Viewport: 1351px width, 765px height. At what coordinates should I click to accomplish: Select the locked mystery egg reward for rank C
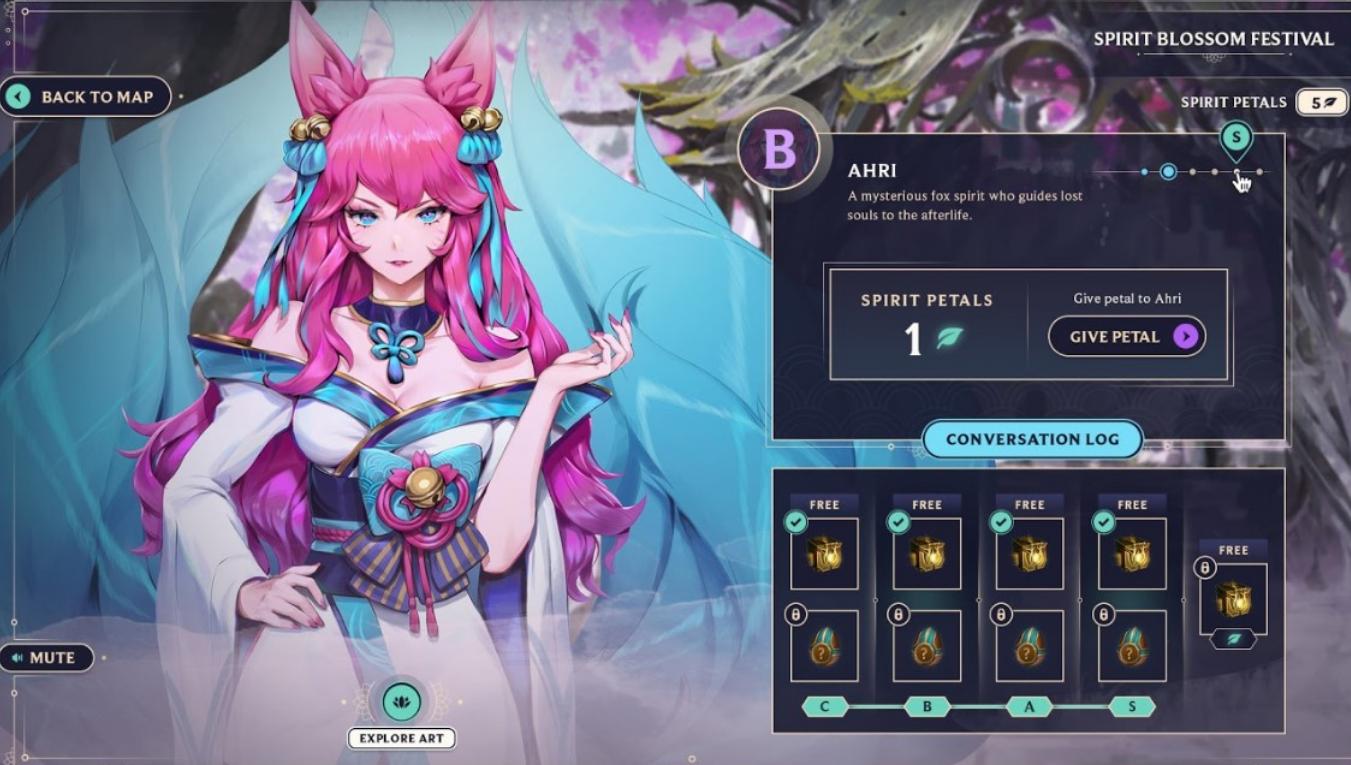click(x=824, y=647)
